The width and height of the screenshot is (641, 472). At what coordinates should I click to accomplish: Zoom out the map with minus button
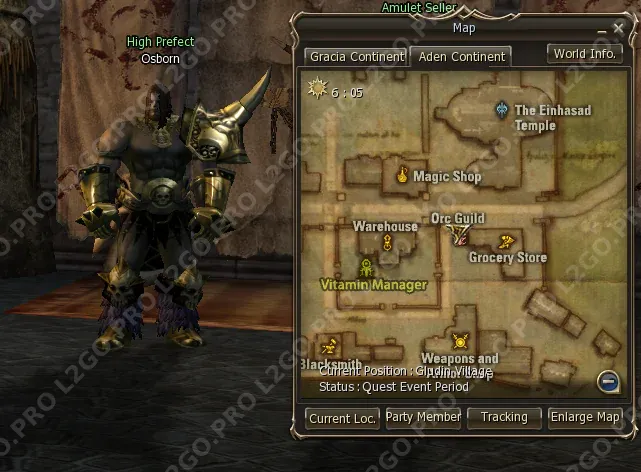point(607,380)
